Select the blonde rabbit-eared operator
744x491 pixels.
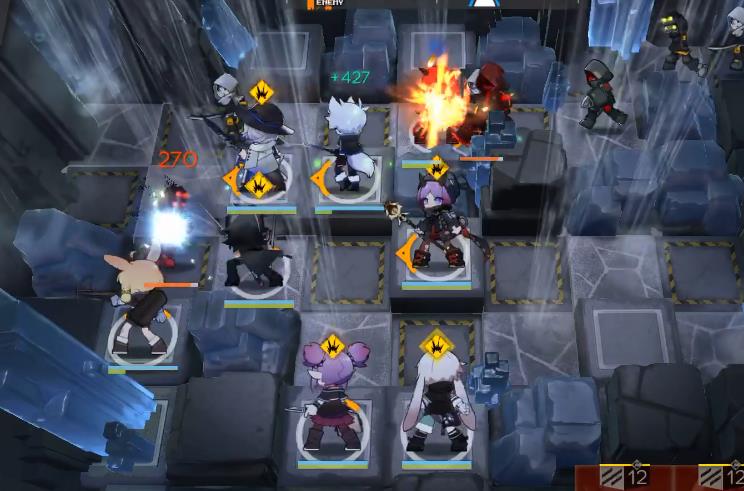tap(136, 303)
